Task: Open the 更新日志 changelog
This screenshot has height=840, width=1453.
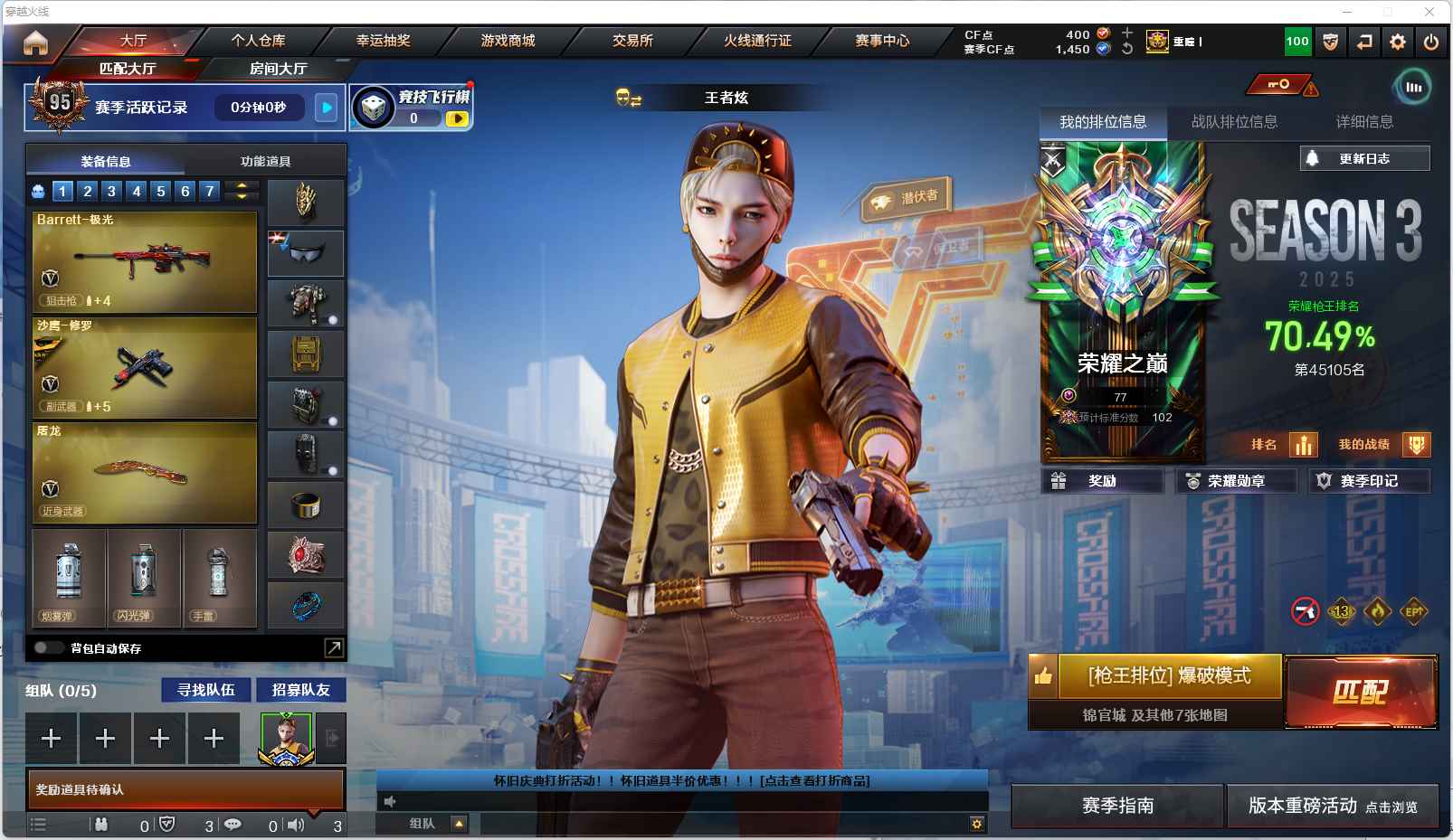Action: 1364,158
